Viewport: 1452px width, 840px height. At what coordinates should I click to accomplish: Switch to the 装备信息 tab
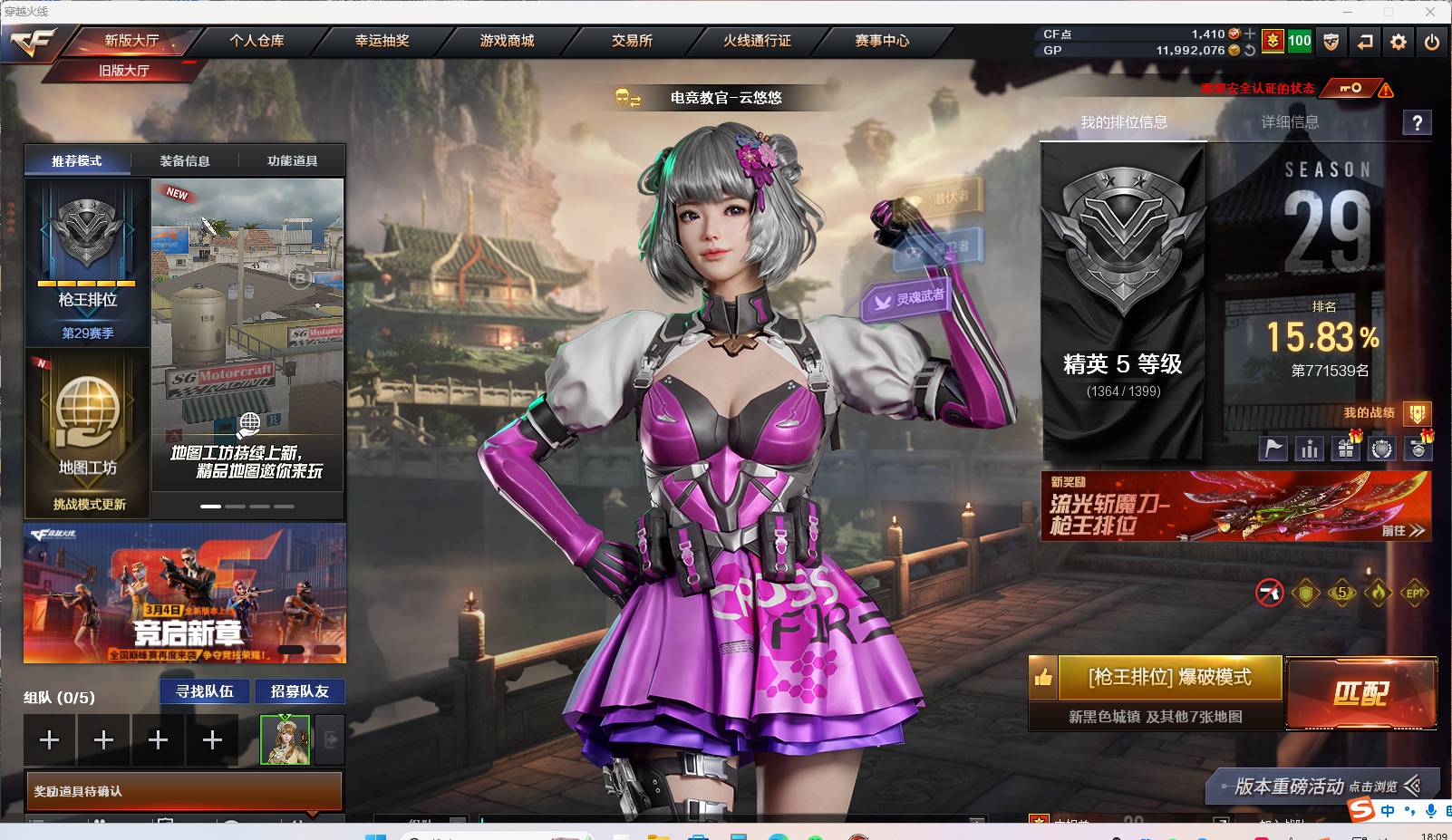point(186,159)
